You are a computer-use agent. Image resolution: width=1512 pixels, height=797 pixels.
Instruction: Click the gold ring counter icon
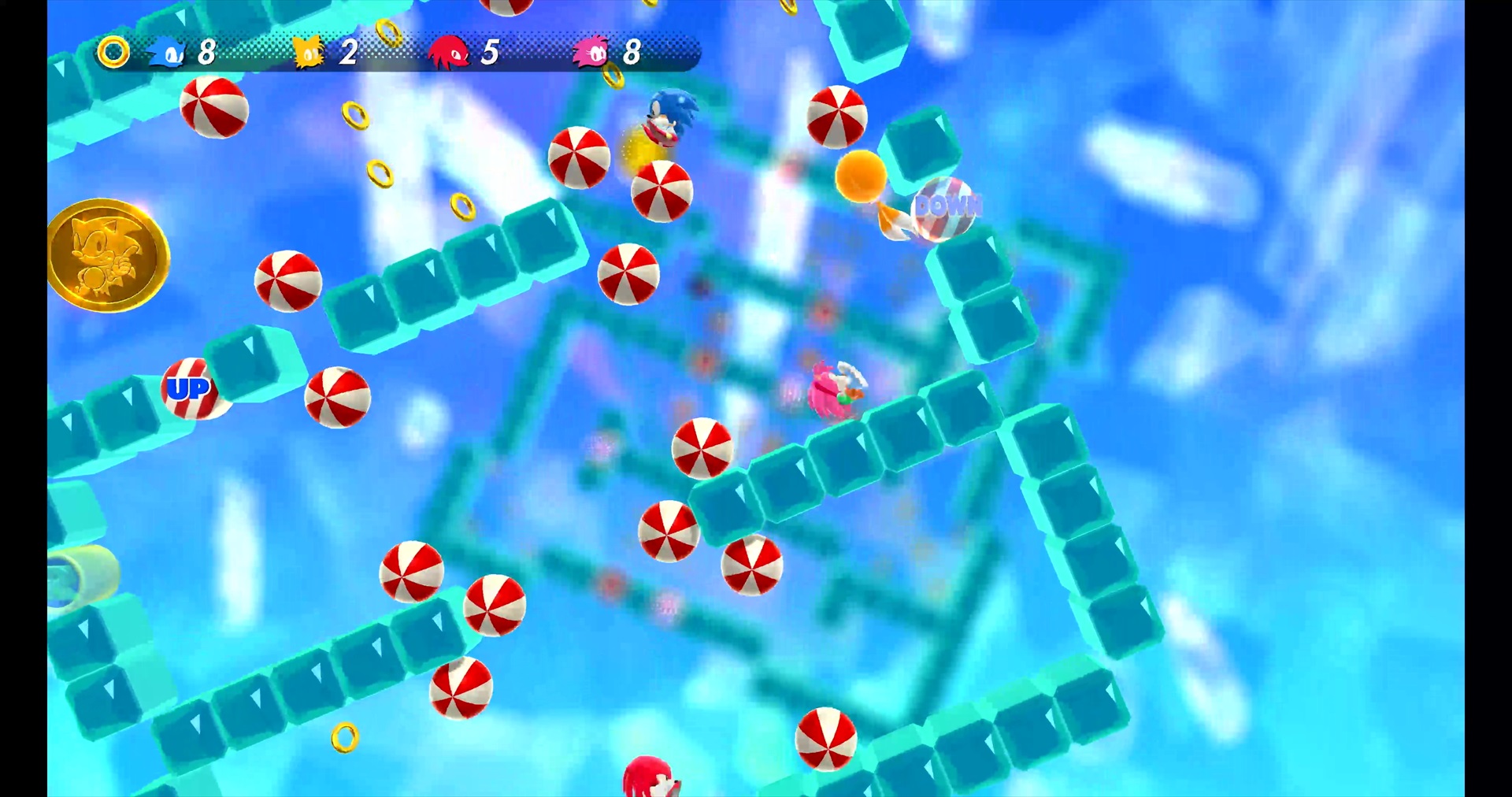(113, 53)
